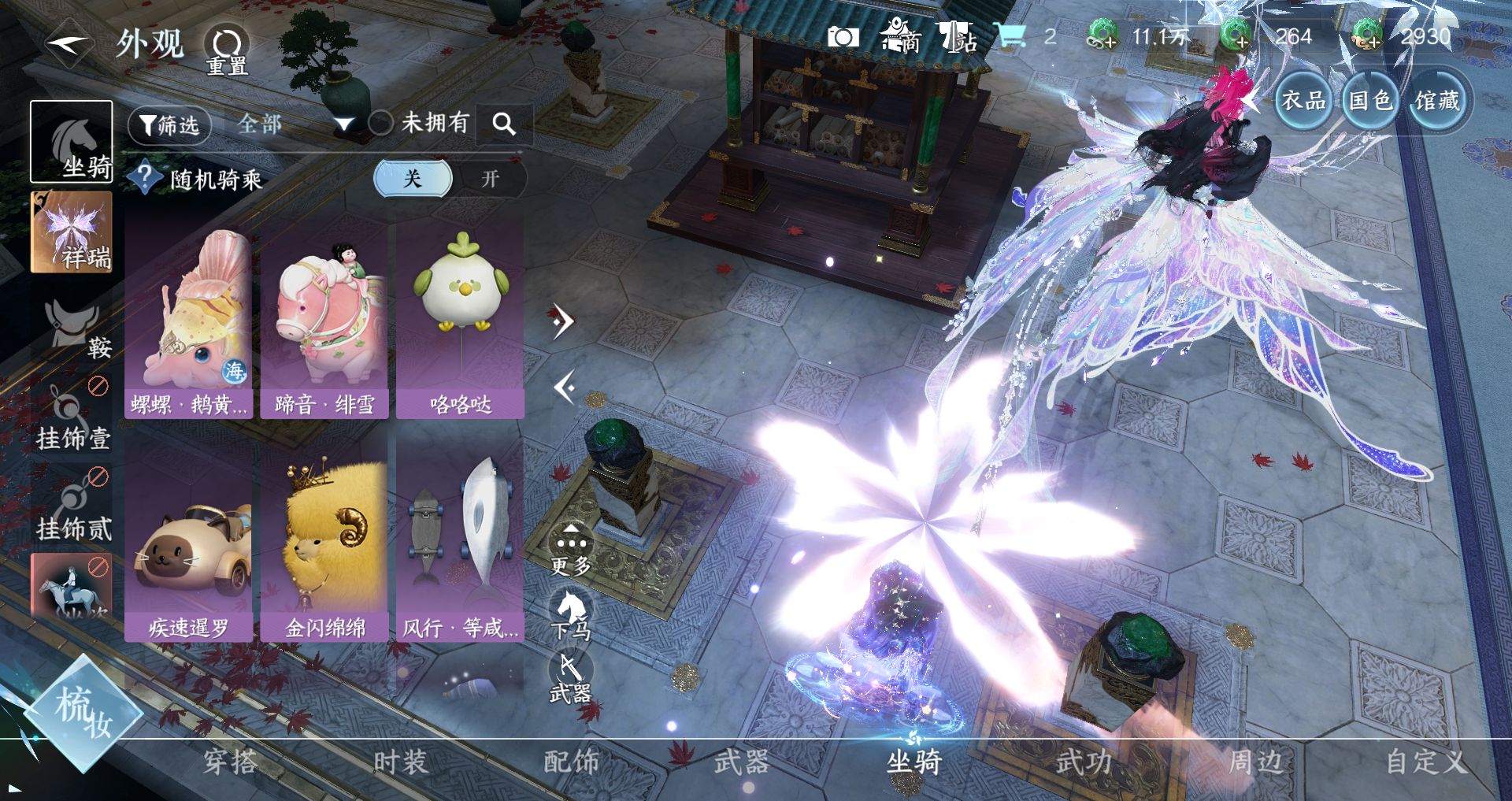
Task: Open the camera photo mode icon
Action: (843, 37)
